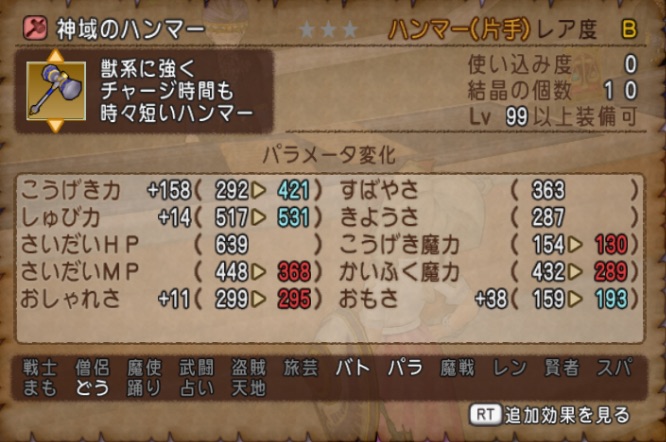Click the yellow down arrow below the hammer icon
This screenshot has height=442, width=666.
pyautogui.click(x=53, y=125)
